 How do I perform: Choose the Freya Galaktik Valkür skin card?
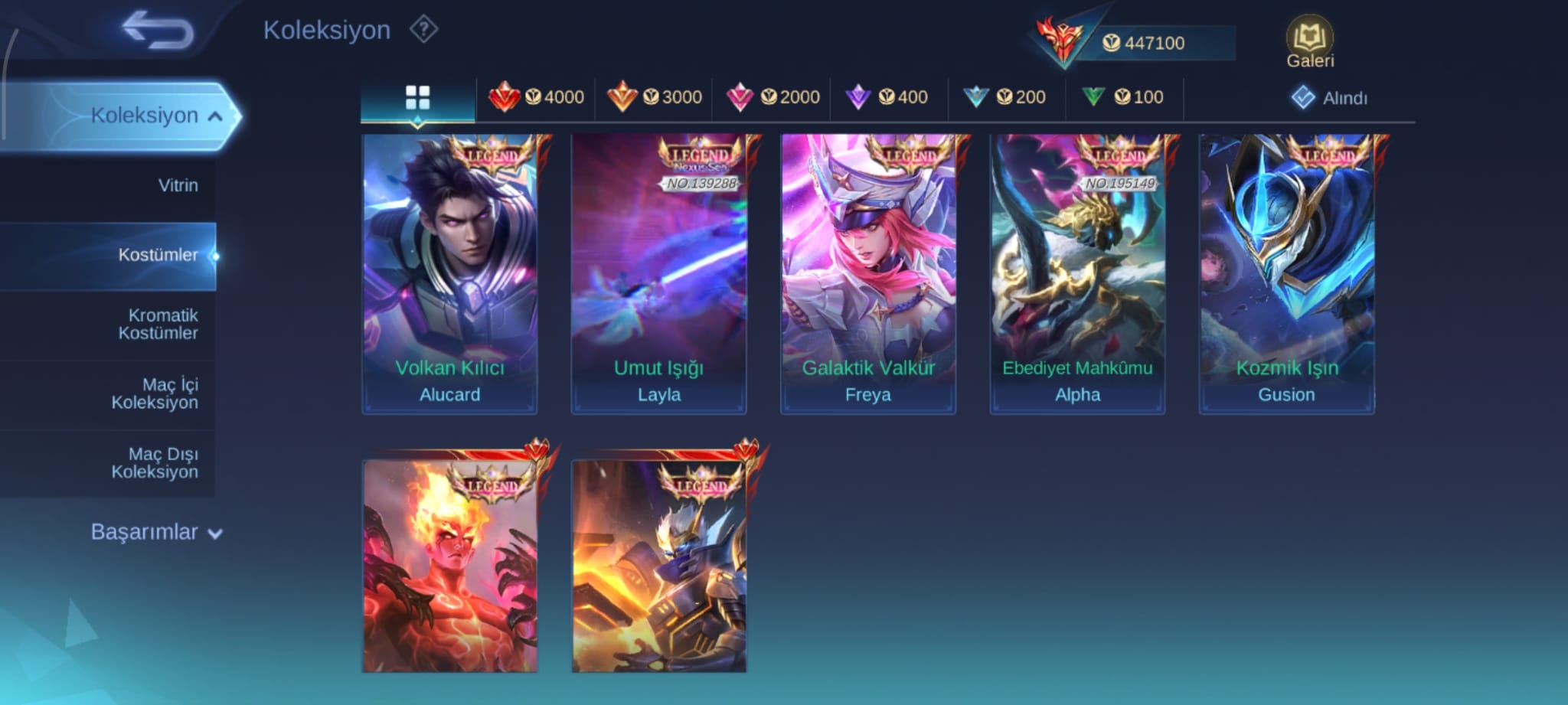[x=867, y=274]
